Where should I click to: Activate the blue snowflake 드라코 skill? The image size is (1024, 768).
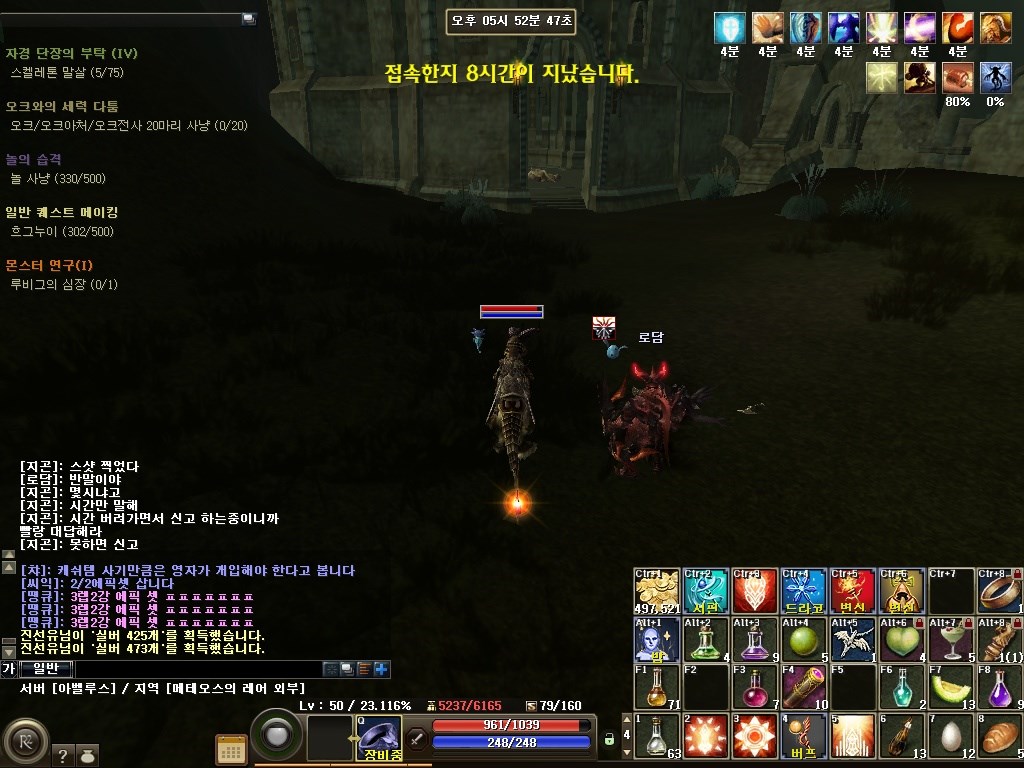point(803,590)
